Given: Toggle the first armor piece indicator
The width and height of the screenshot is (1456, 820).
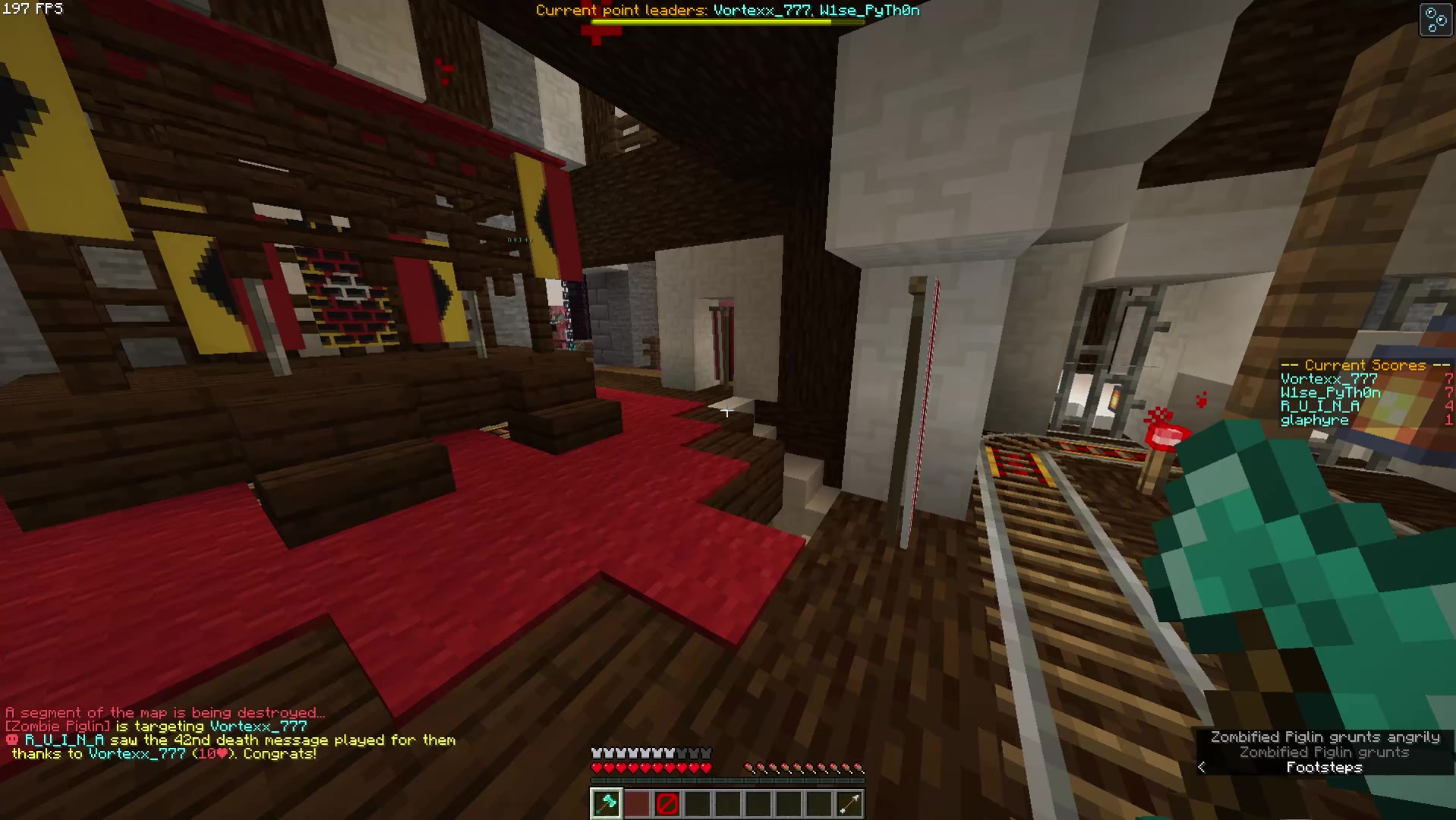Looking at the screenshot, I should (x=597, y=752).
